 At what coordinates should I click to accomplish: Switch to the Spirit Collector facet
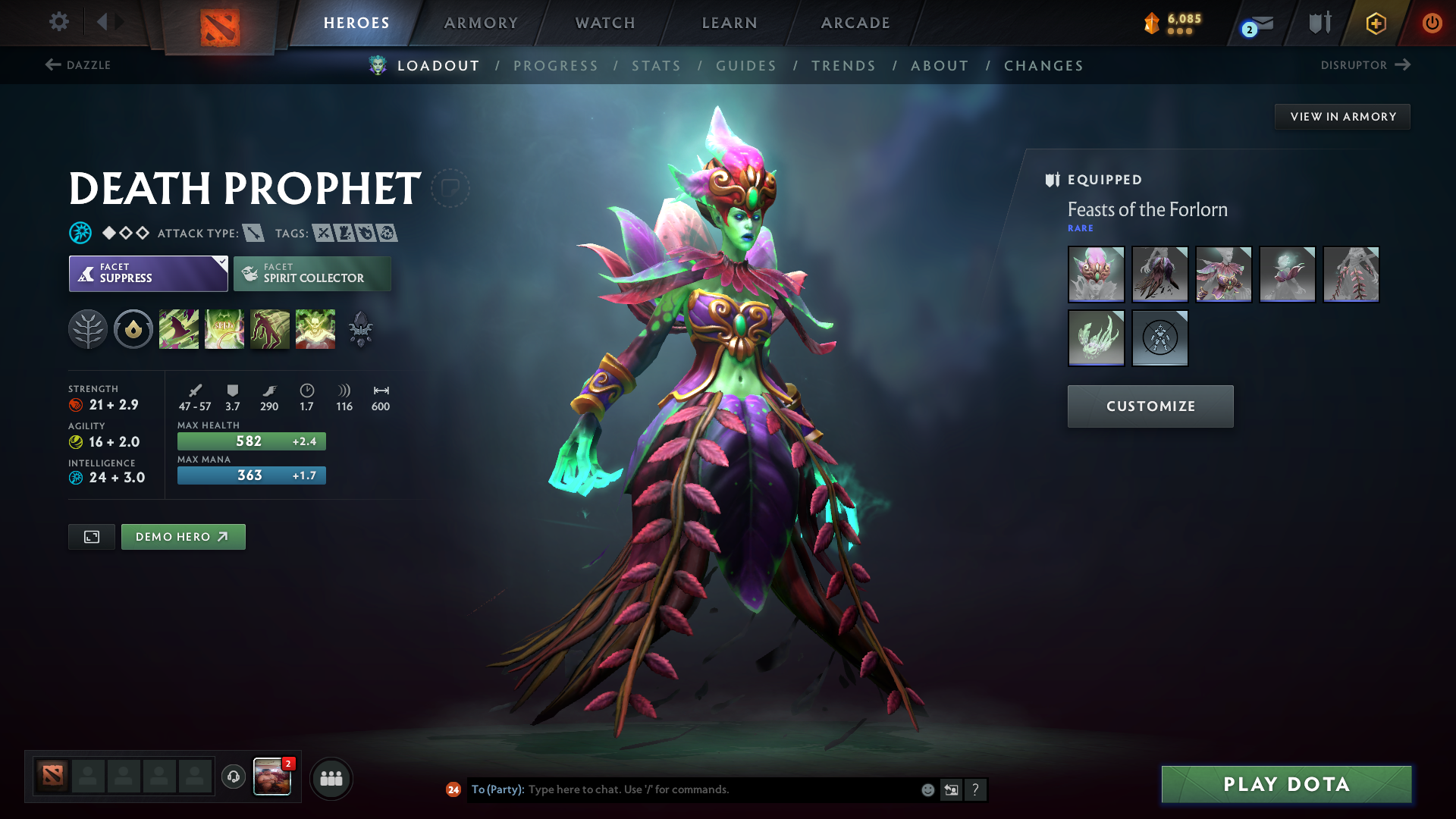tap(312, 273)
